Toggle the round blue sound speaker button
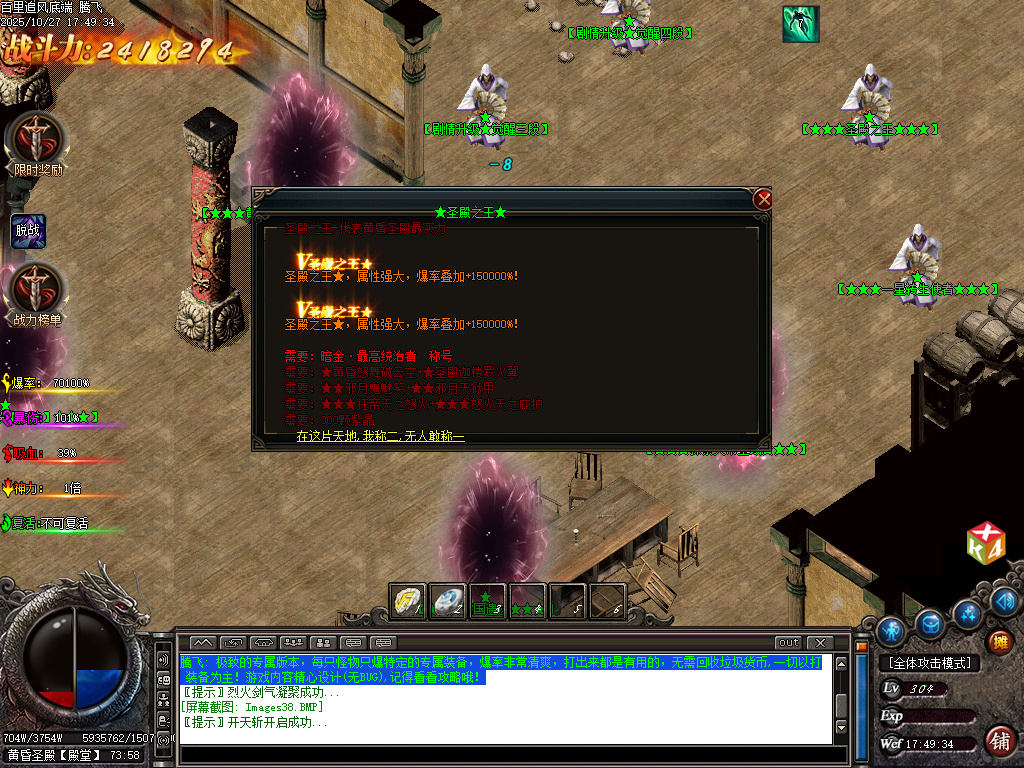This screenshot has height=768, width=1024. (1005, 601)
